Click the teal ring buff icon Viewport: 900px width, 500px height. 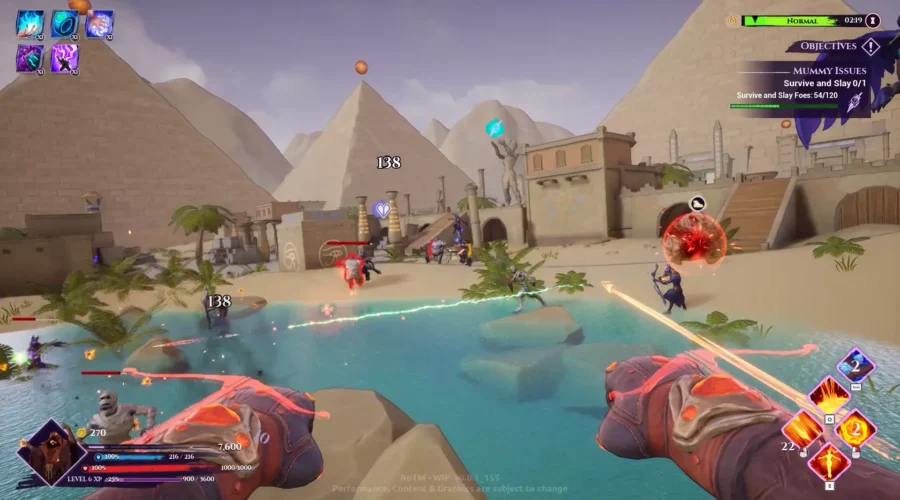64,23
